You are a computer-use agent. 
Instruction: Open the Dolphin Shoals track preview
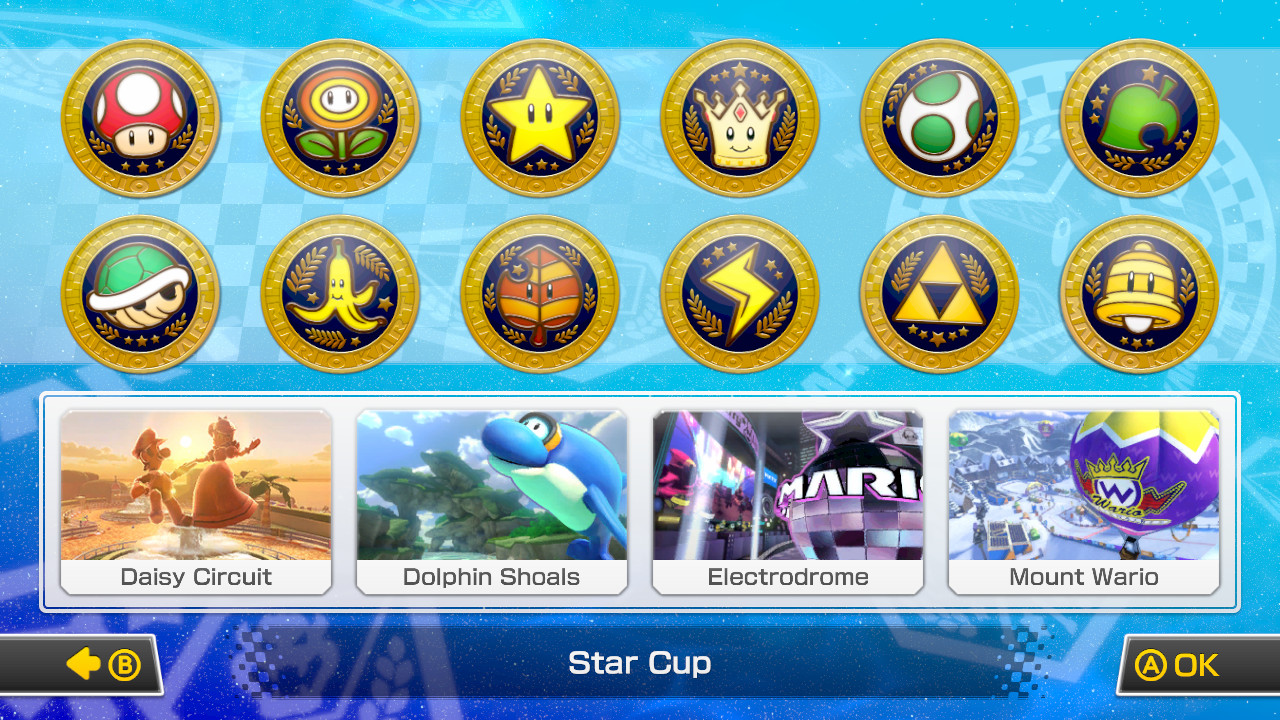click(492, 490)
